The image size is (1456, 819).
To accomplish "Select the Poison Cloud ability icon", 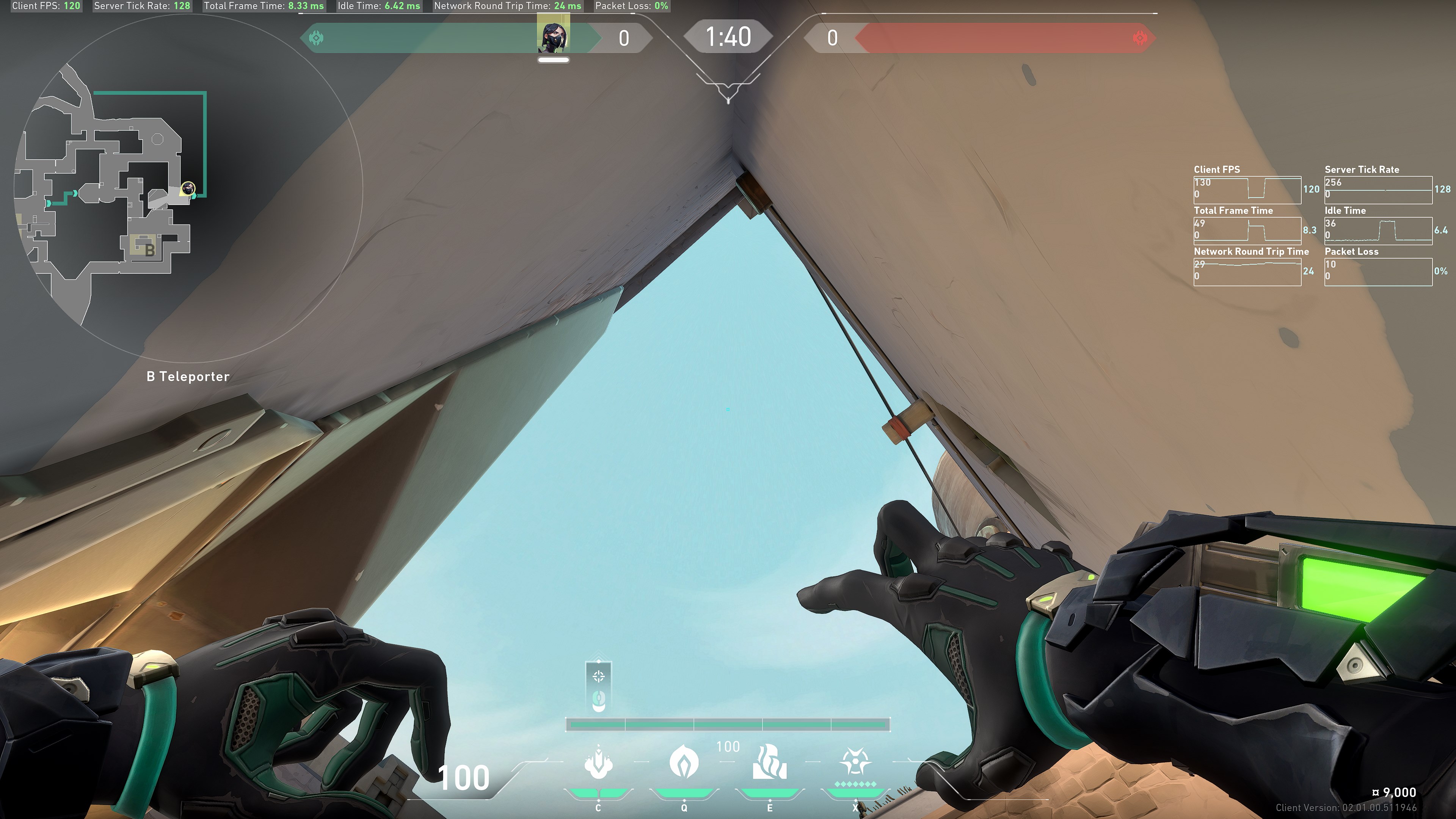I will [684, 763].
